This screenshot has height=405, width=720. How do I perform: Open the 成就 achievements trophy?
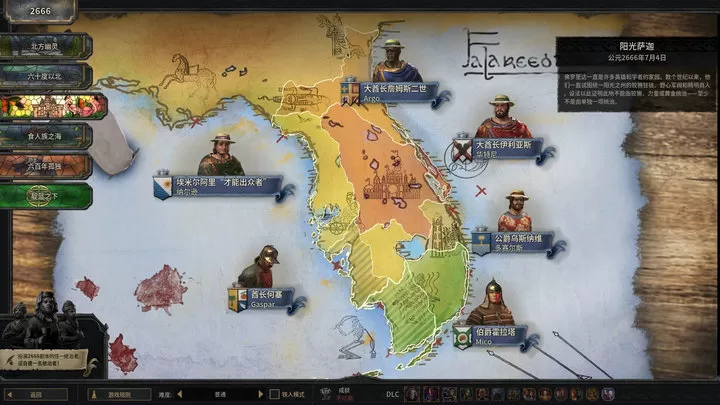327,393
